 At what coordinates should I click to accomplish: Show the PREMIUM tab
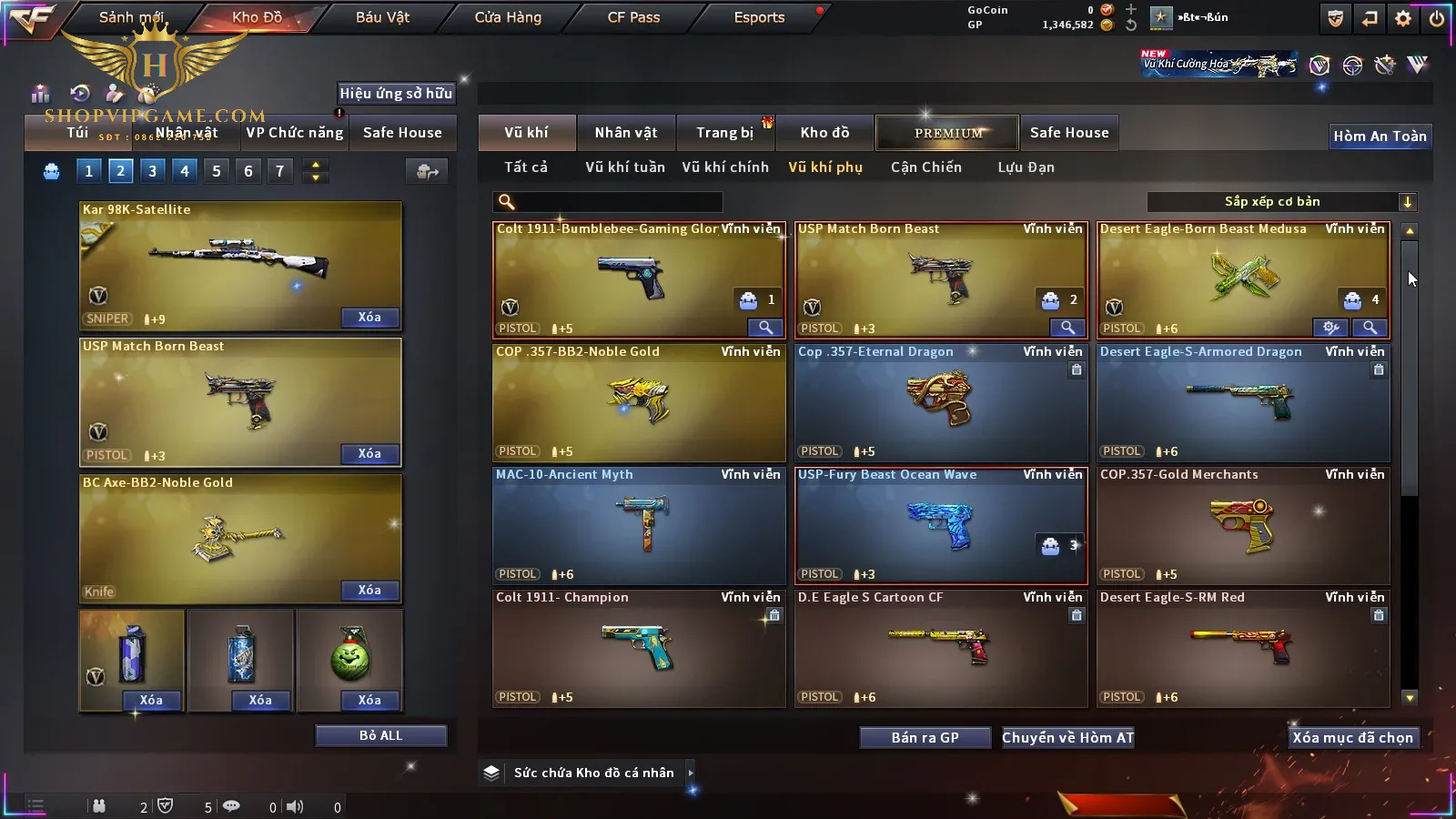click(947, 133)
